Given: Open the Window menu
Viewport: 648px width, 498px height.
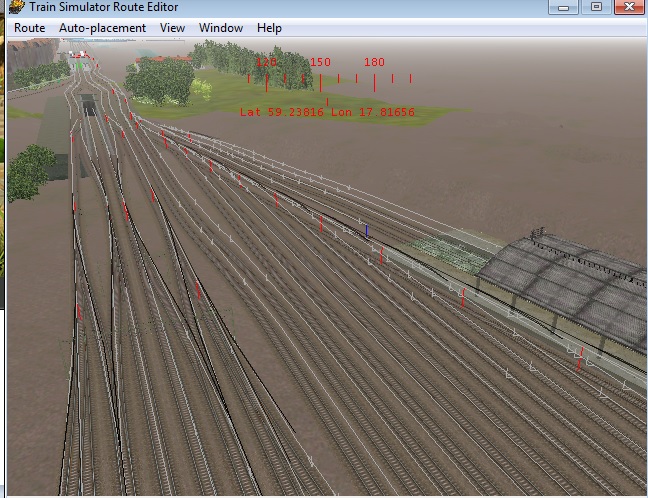Looking at the screenshot, I should [x=220, y=28].
